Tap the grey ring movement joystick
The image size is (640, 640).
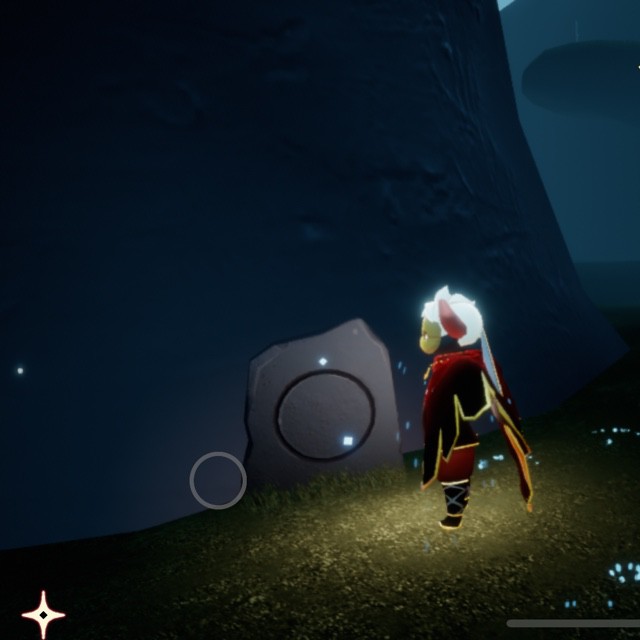[218, 481]
